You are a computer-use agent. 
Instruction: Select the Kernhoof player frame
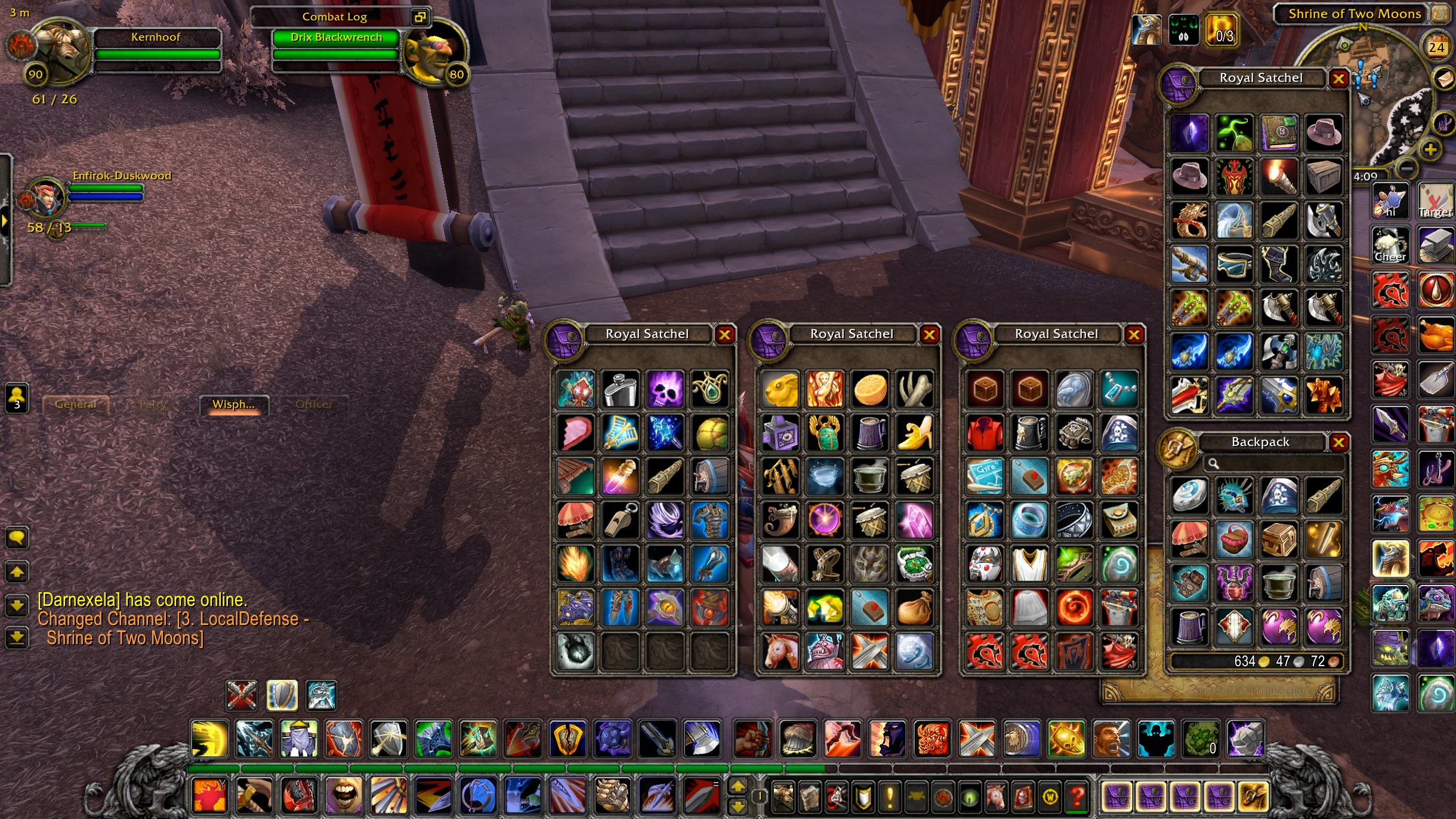pos(157,46)
